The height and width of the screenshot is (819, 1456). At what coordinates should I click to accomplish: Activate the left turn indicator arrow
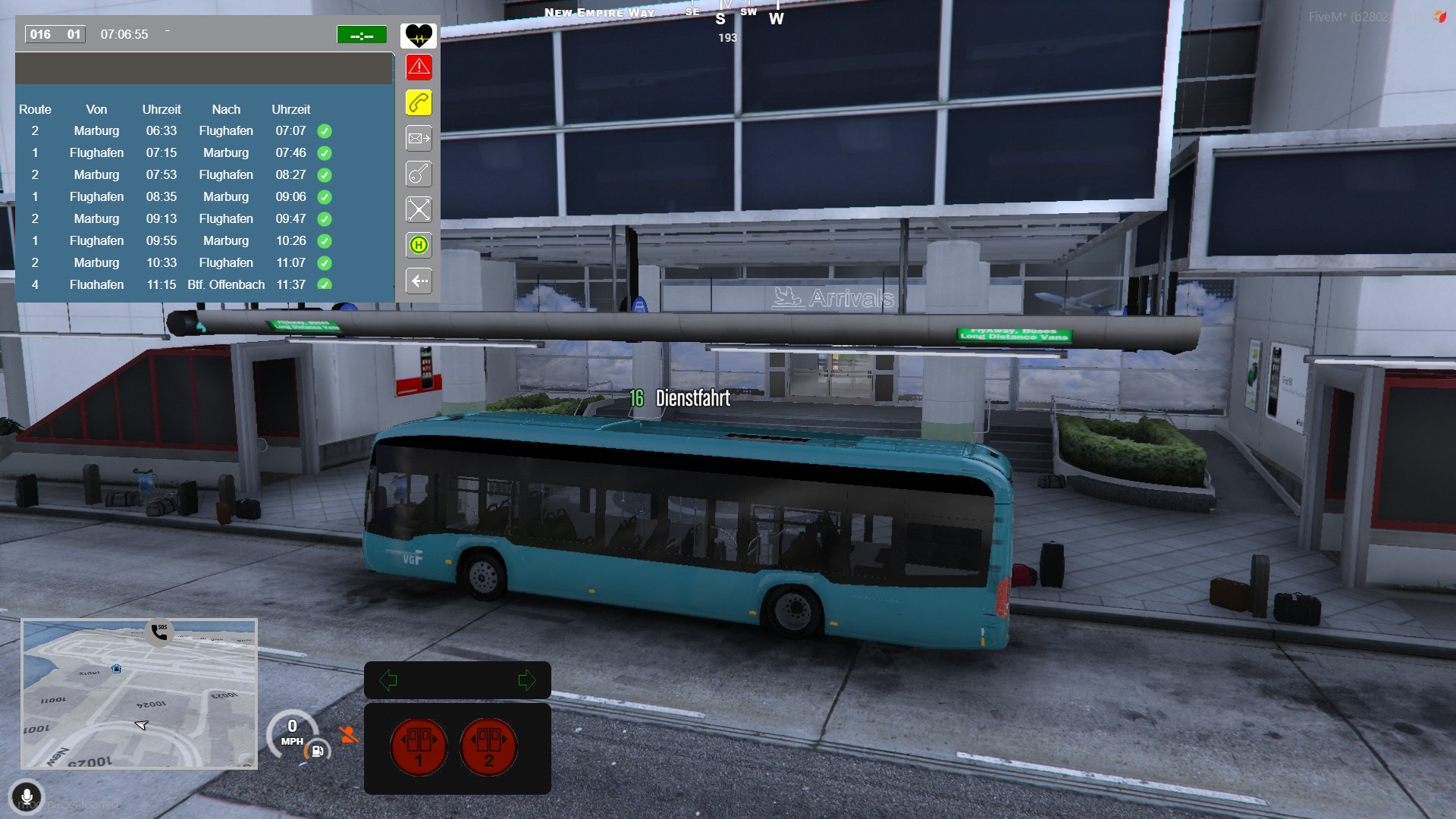pyautogui.click(x=388, y=680)
